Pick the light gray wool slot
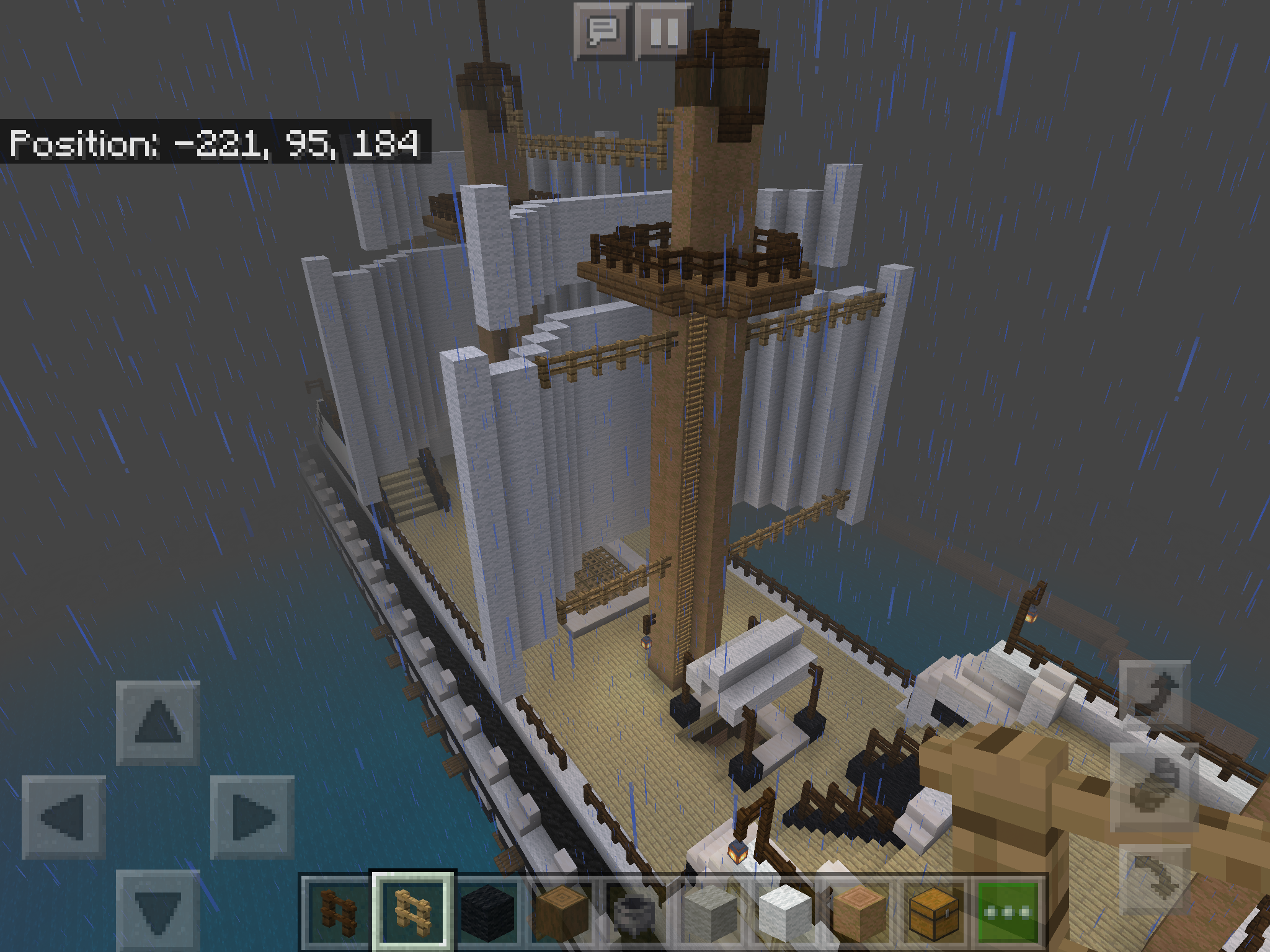This screenshot has width=1270, height=952. coord(710,911)
